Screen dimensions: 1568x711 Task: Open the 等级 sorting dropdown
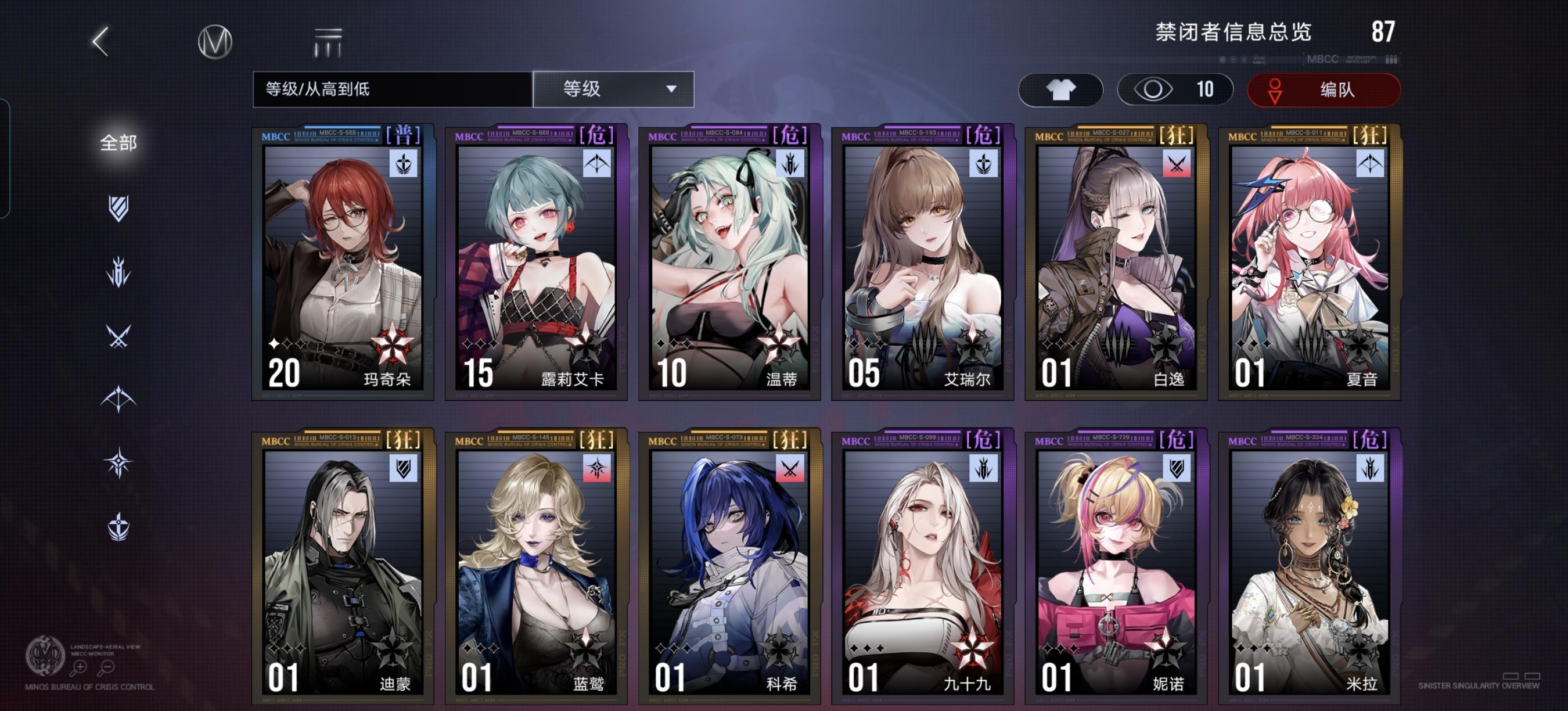click(x=613, y=89)
